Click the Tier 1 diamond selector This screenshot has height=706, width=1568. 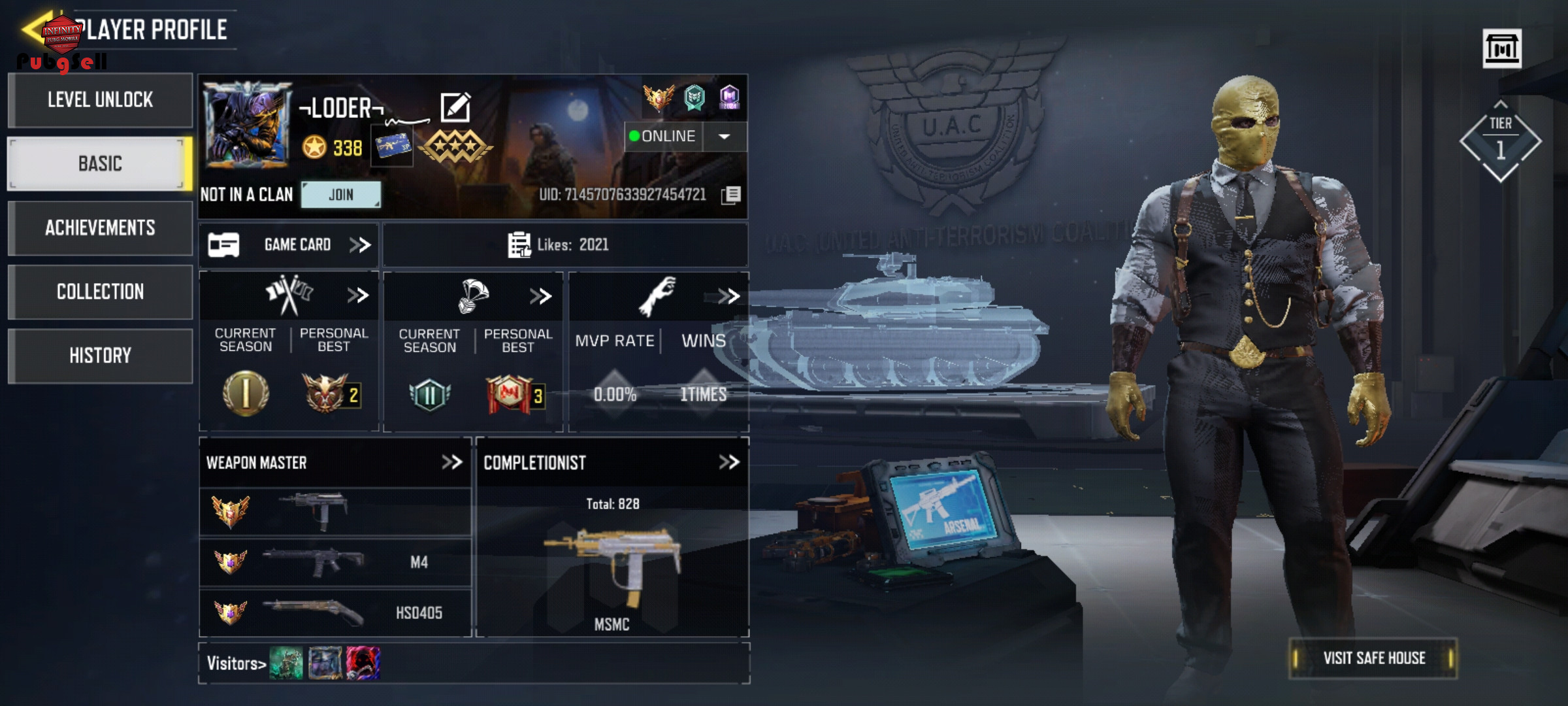1500,141
